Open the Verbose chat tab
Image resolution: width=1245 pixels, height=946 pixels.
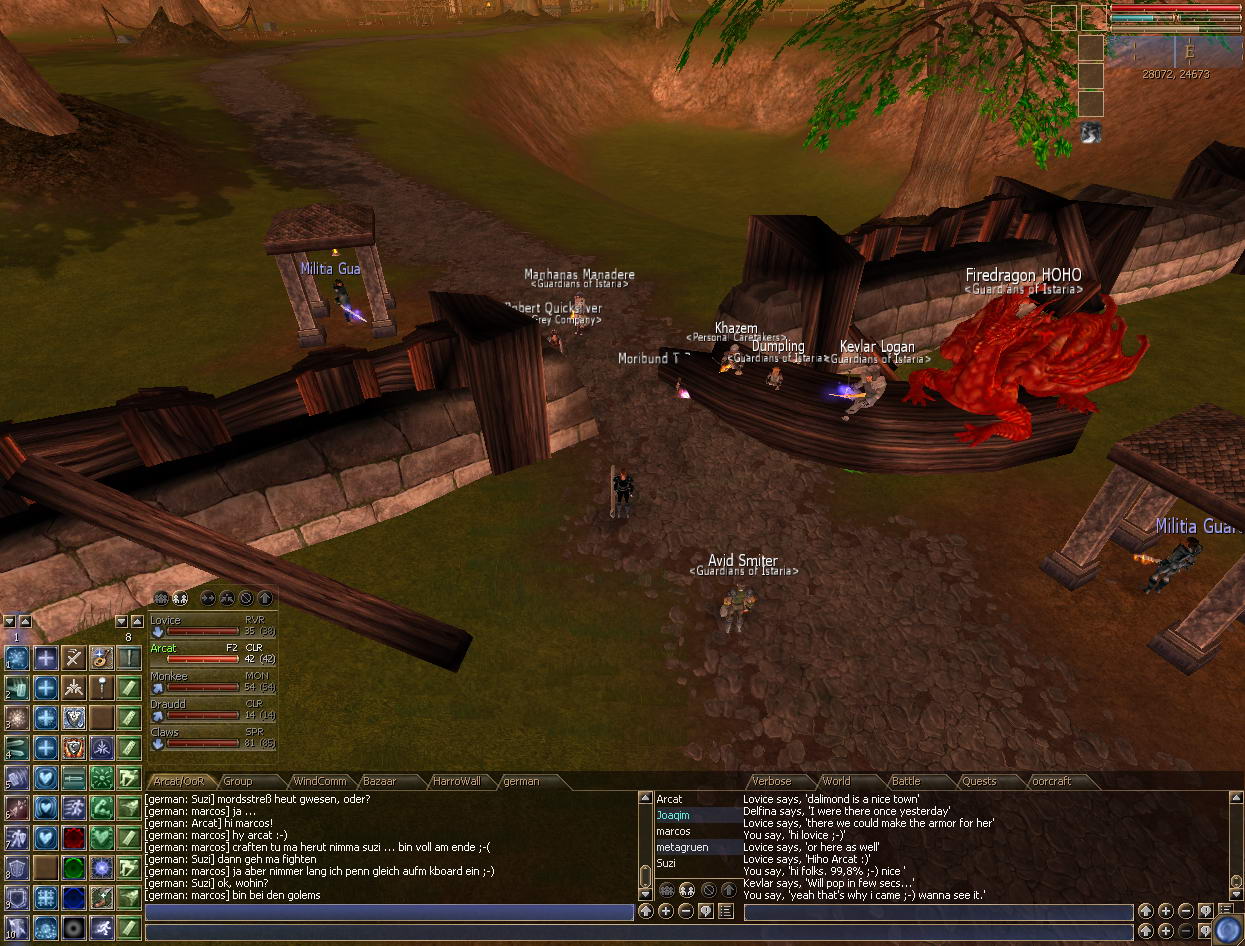771,782
